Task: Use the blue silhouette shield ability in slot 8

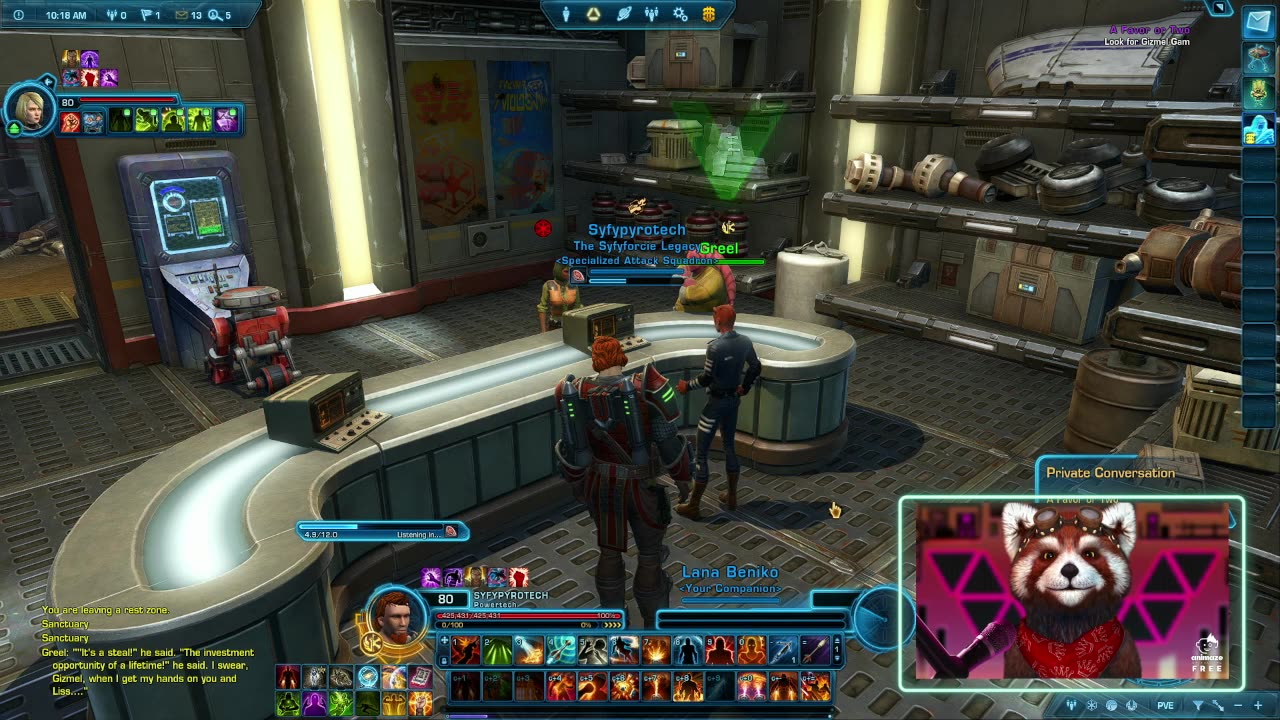Action: coord(689,651)
